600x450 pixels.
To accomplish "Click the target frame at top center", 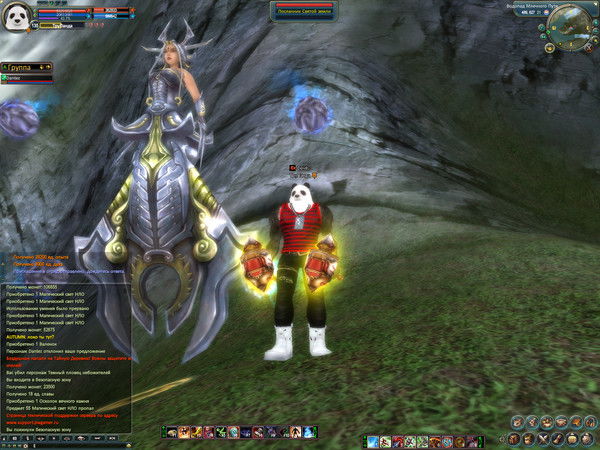I will (303, 10).
